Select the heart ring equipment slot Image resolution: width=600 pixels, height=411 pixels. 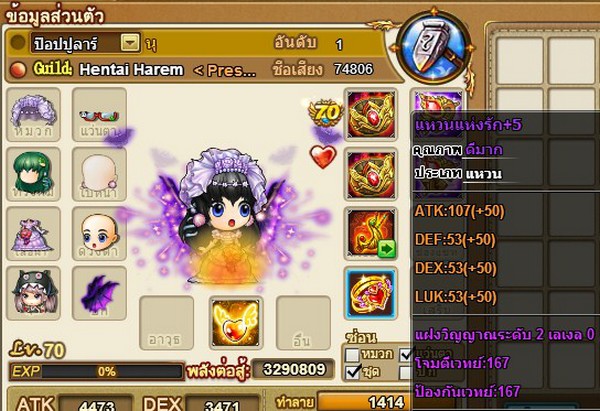(x=369, y=292)
